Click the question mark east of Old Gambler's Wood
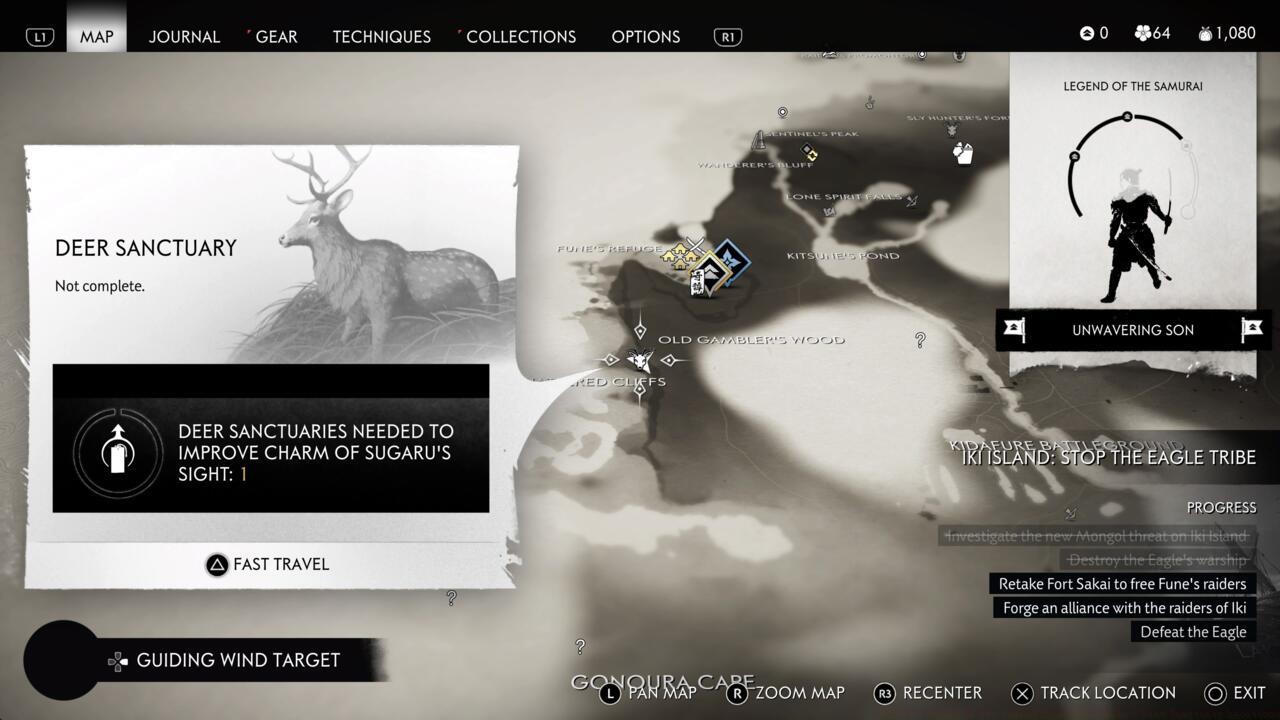Image resolution: width=1280 pixels, height=720 pixels. pyautogui.click(x=920, y=340)
